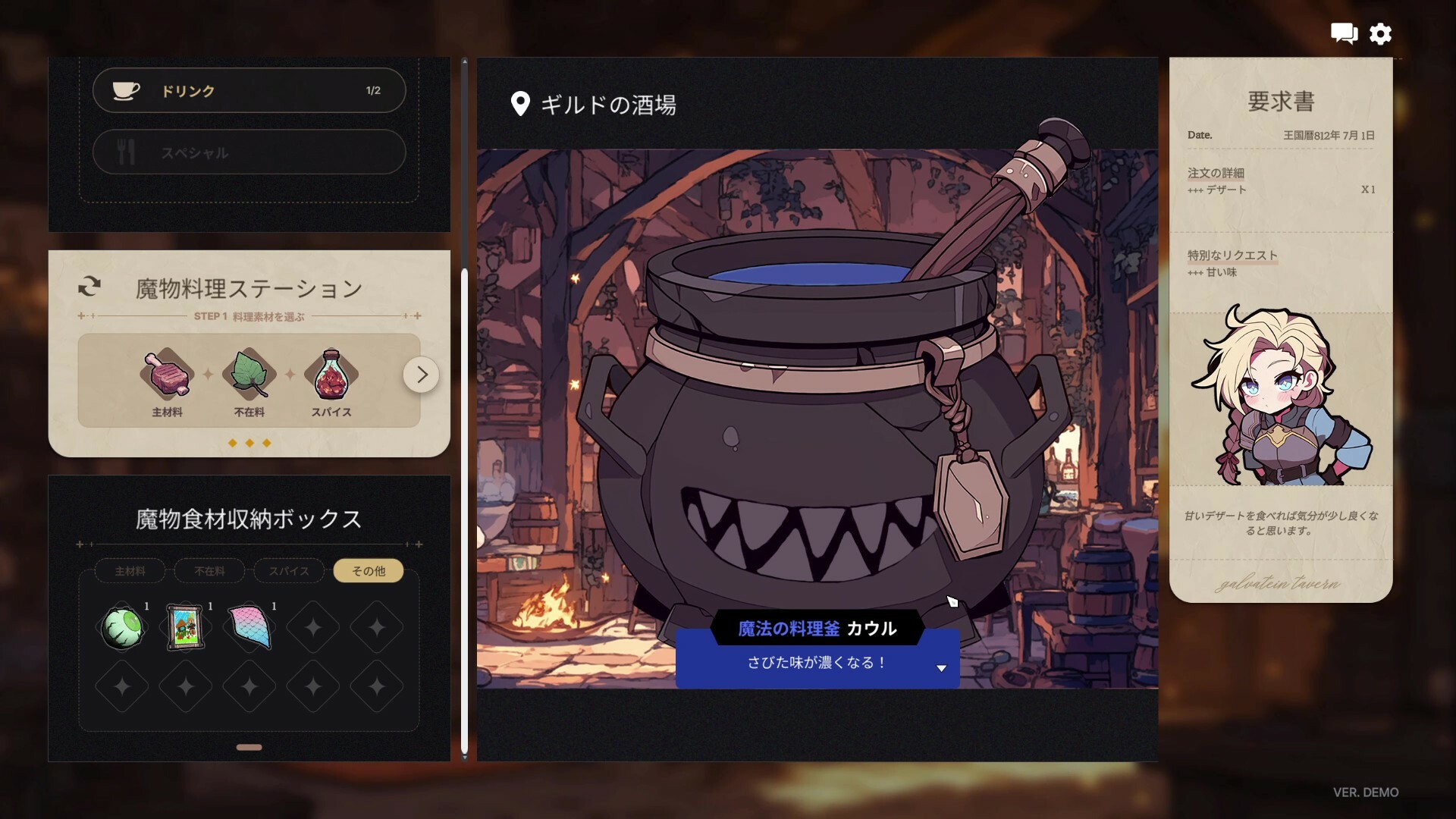Choose the framed painting item
The width and height of the screenshot is (1456, 819).
[185, 627]
